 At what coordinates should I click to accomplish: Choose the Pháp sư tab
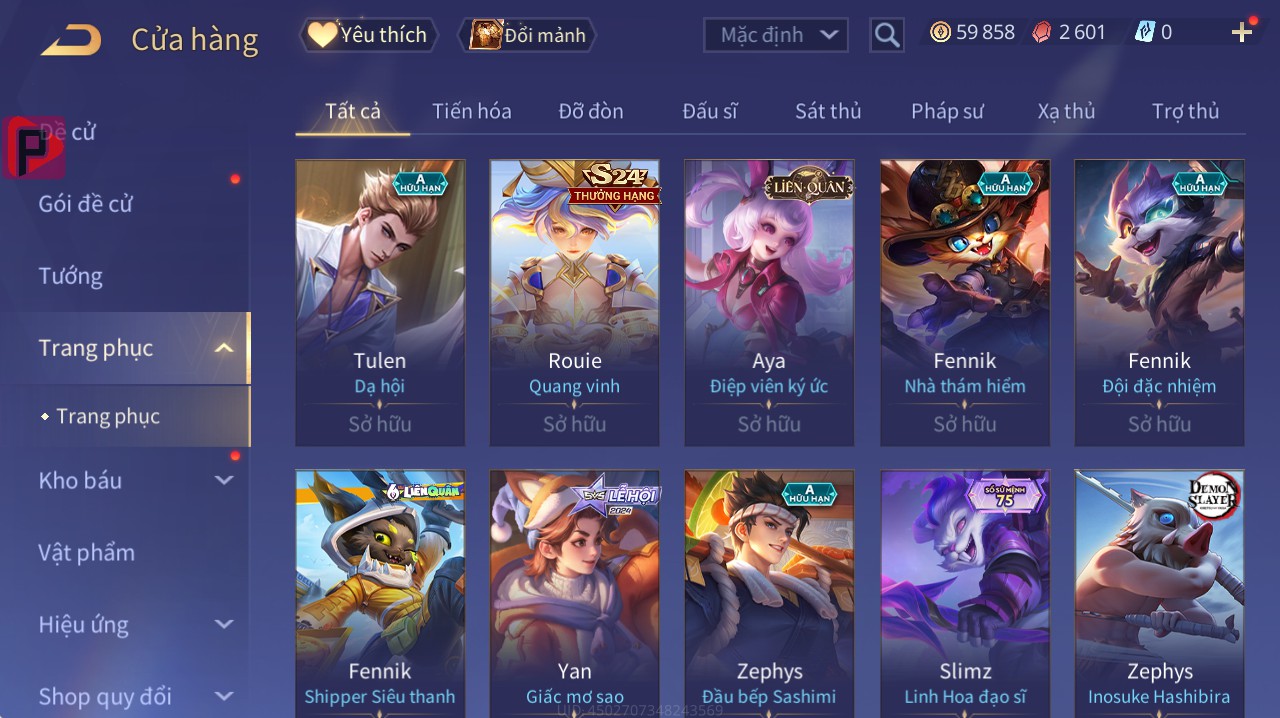pos(947,111)
